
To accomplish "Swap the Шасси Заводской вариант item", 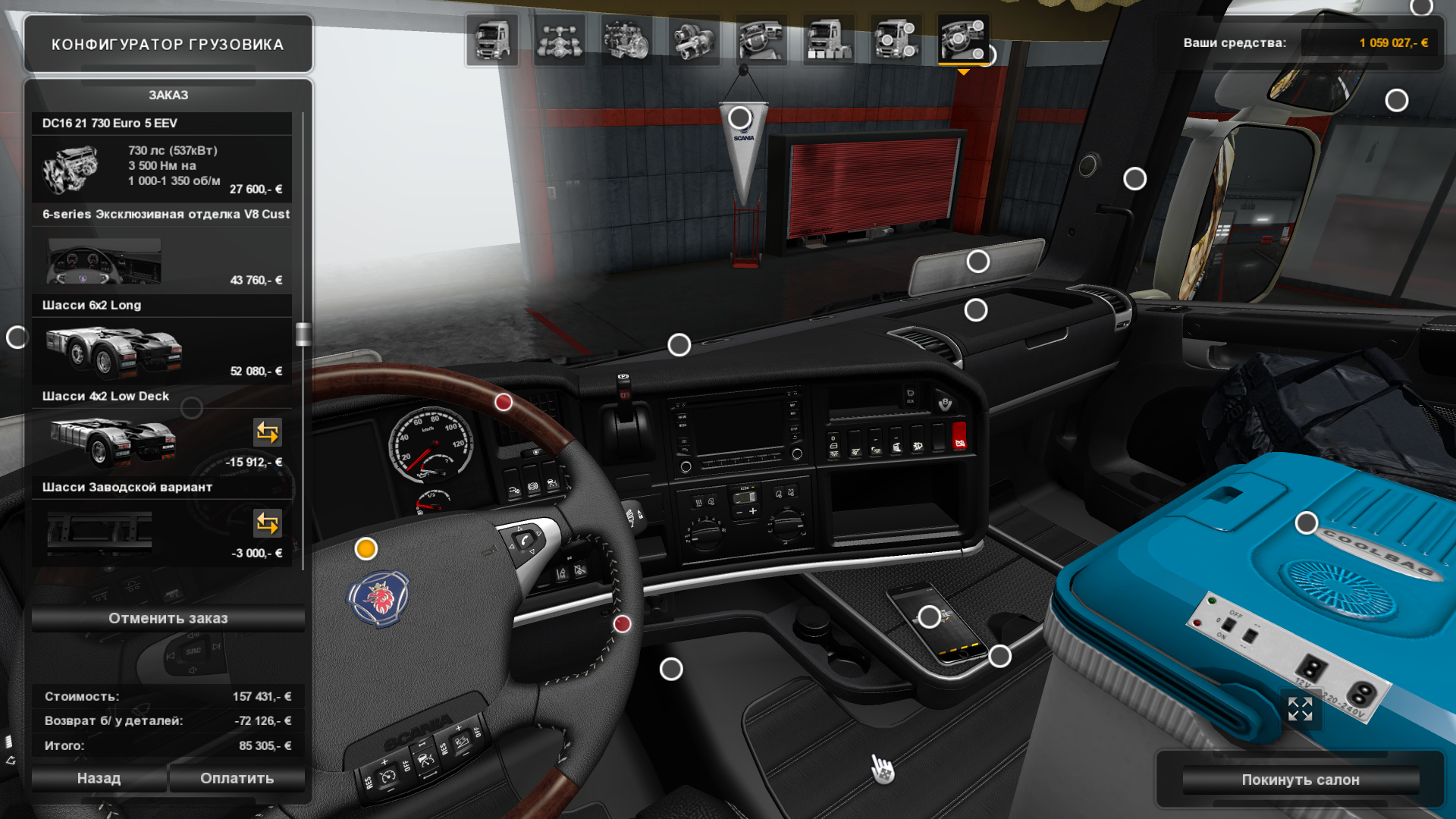I will click(x=267, y=523).
